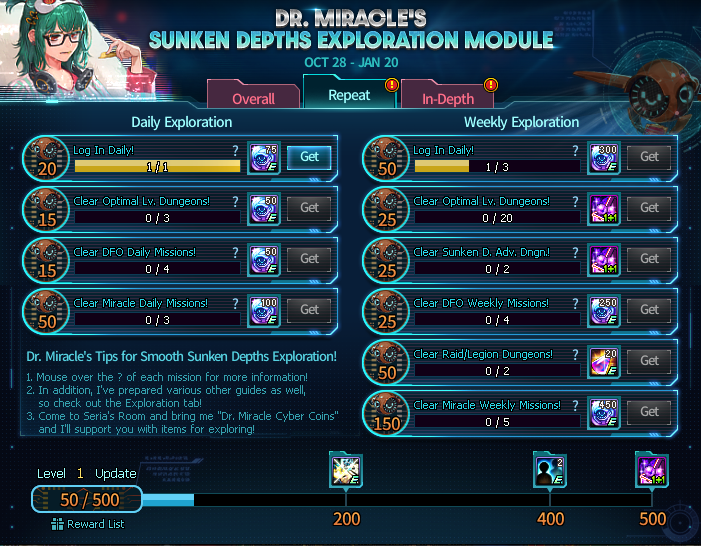Click the question mark for Clear Raid/Legion Dungeons
This screenshot has width=701, height=546.
pyautogui.click(x=575, y=354)
